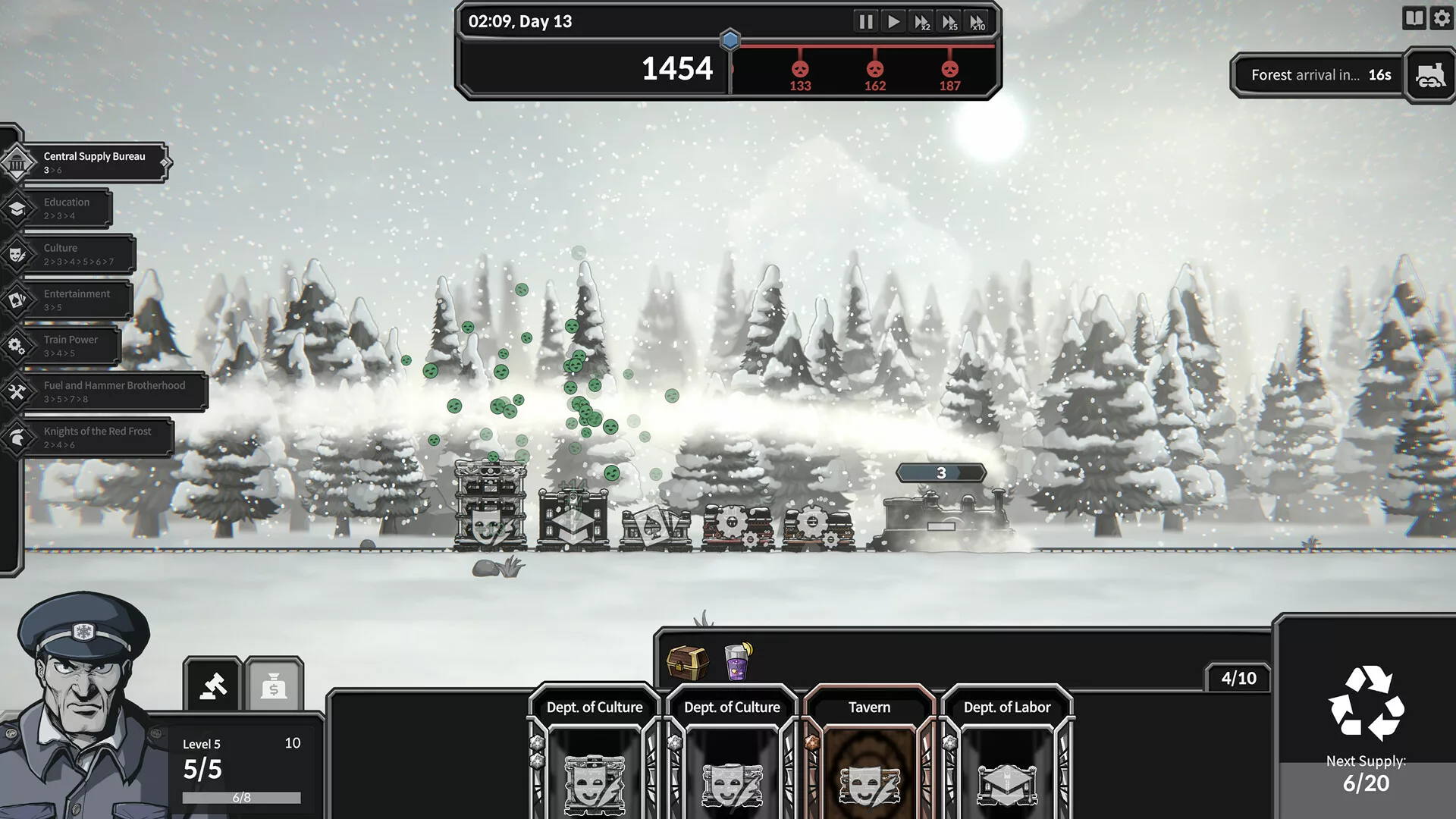Set game speed to x2
The height and width of the screenshot is (819, 1456).
922,22
